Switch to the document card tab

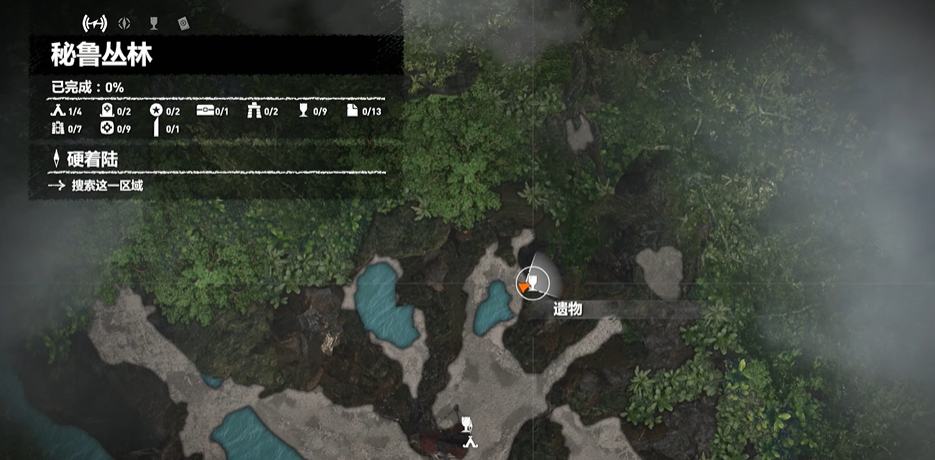point(183,22)
